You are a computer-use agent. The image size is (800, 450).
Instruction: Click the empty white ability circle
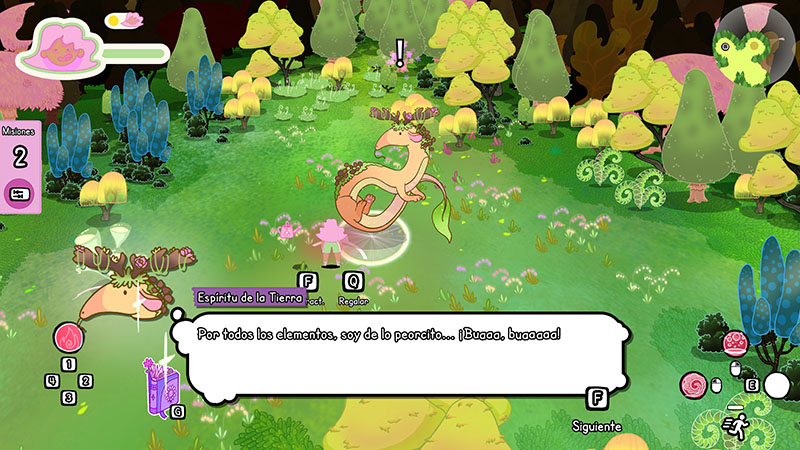(777, 385)
